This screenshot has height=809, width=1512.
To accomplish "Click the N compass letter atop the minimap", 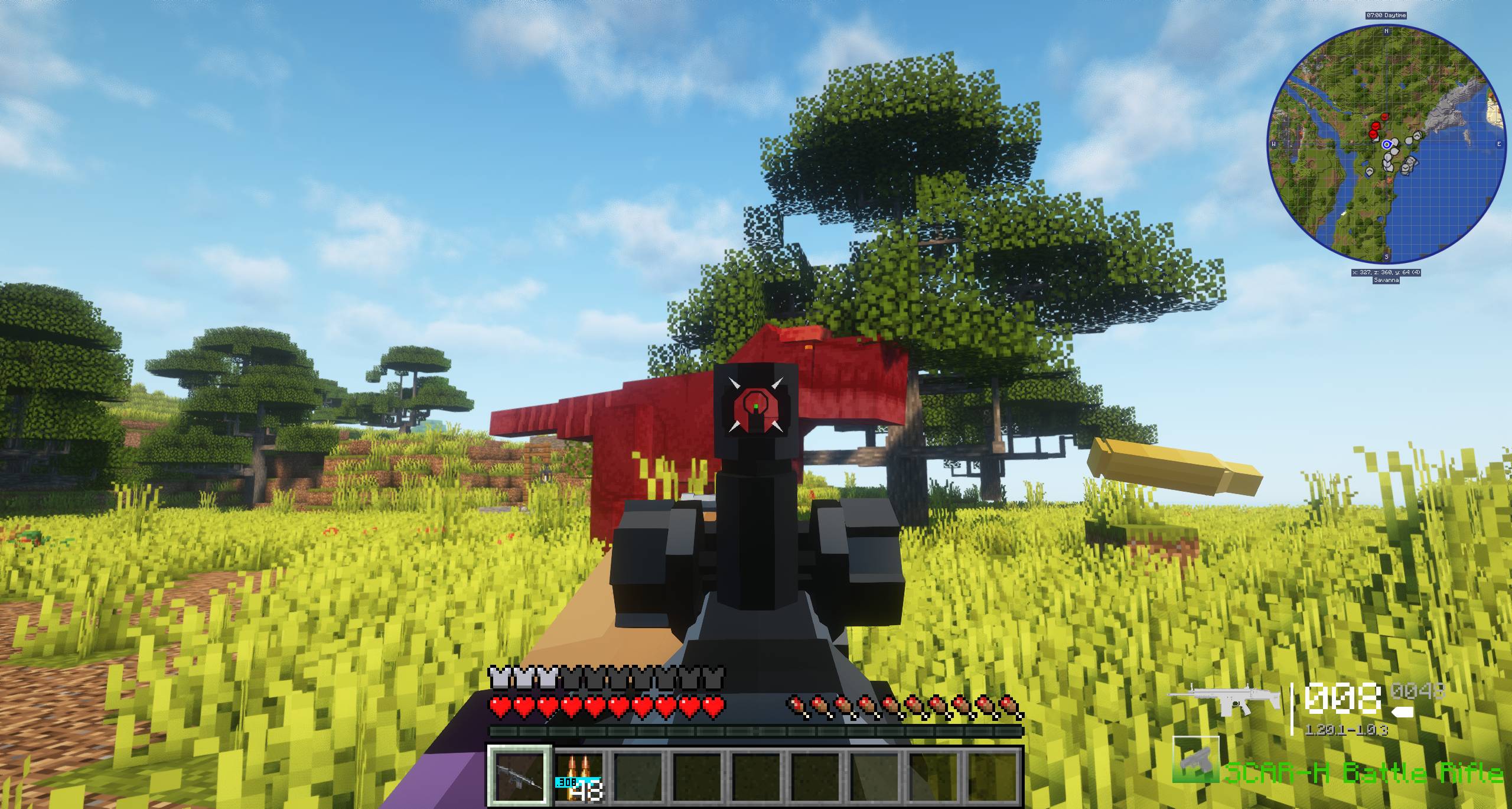I will (x=1386, y=31).
